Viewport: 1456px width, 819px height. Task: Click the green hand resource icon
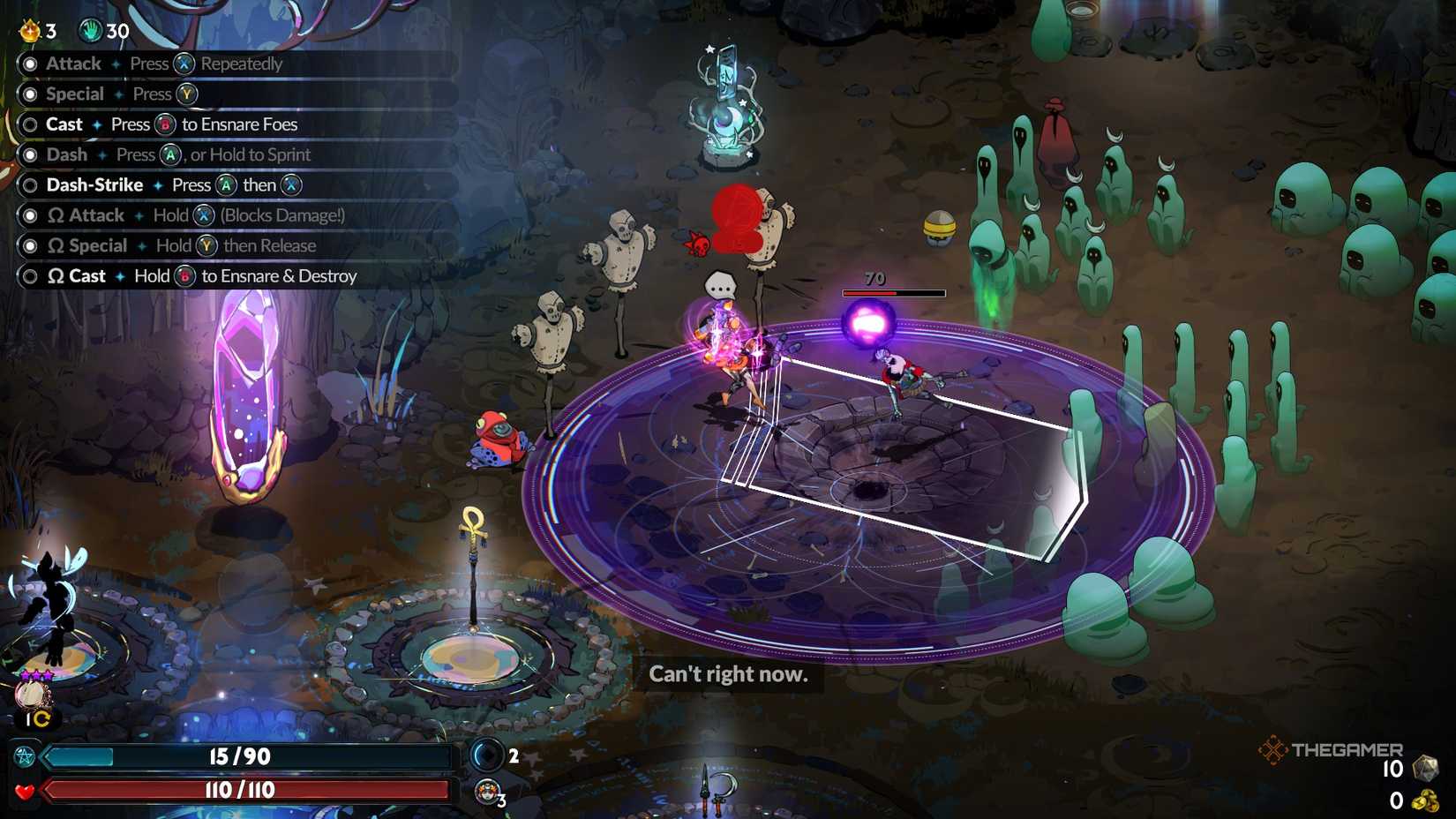tap(90, 31)
